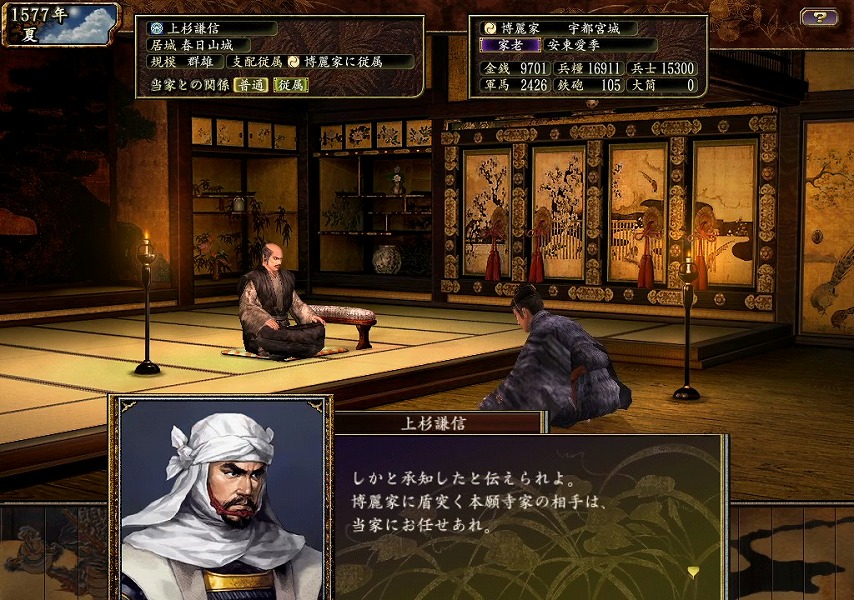Image resolution: width=854 pixels, height=600 pixels.
Task: Open the question mark help button
Action: coord(819,17)
